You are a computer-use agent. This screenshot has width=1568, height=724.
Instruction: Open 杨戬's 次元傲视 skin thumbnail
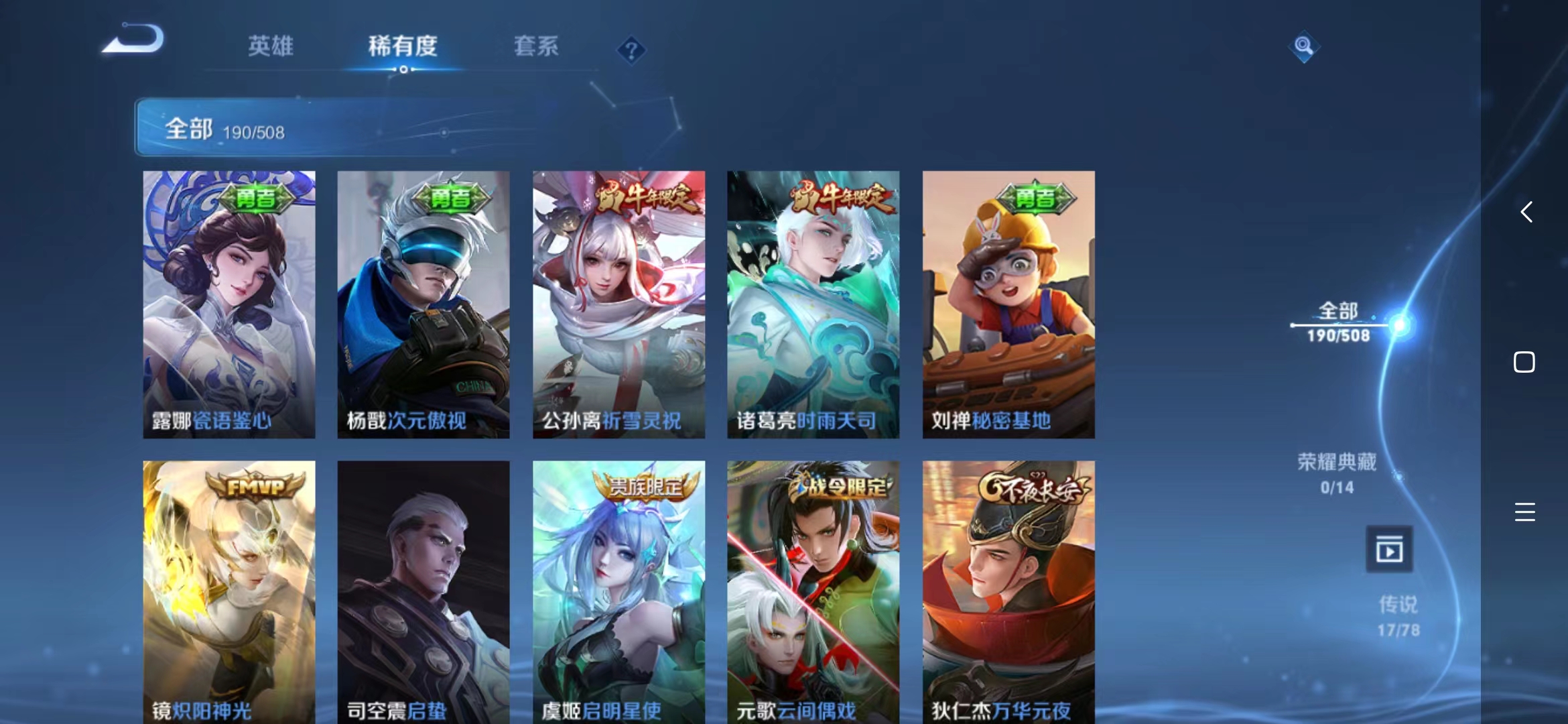pyautogui.click(x=423, y=302)
